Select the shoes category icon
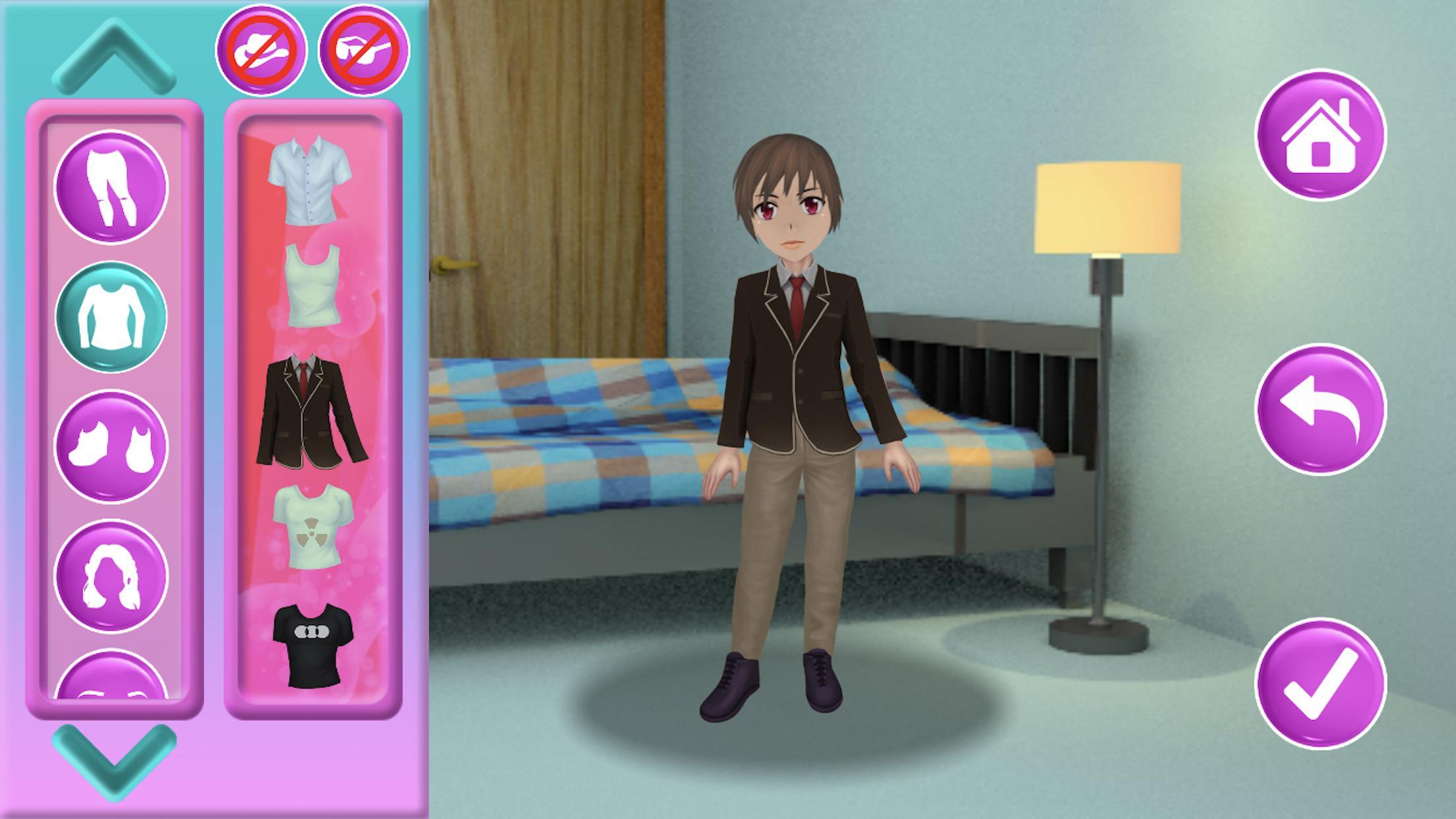Image resolution: width=1456 pixels, height=819 pixels. click(x=112, y=439)
